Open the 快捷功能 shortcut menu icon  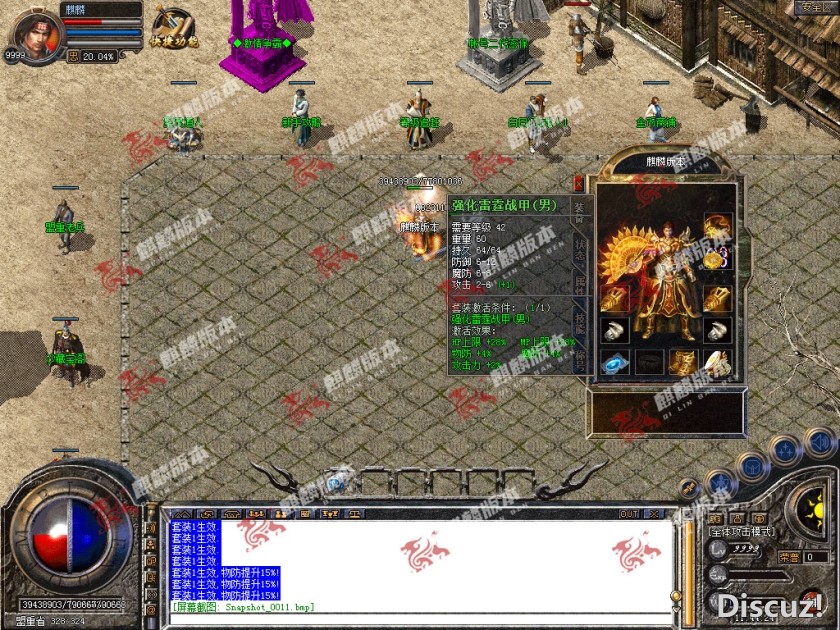point(173,27)
